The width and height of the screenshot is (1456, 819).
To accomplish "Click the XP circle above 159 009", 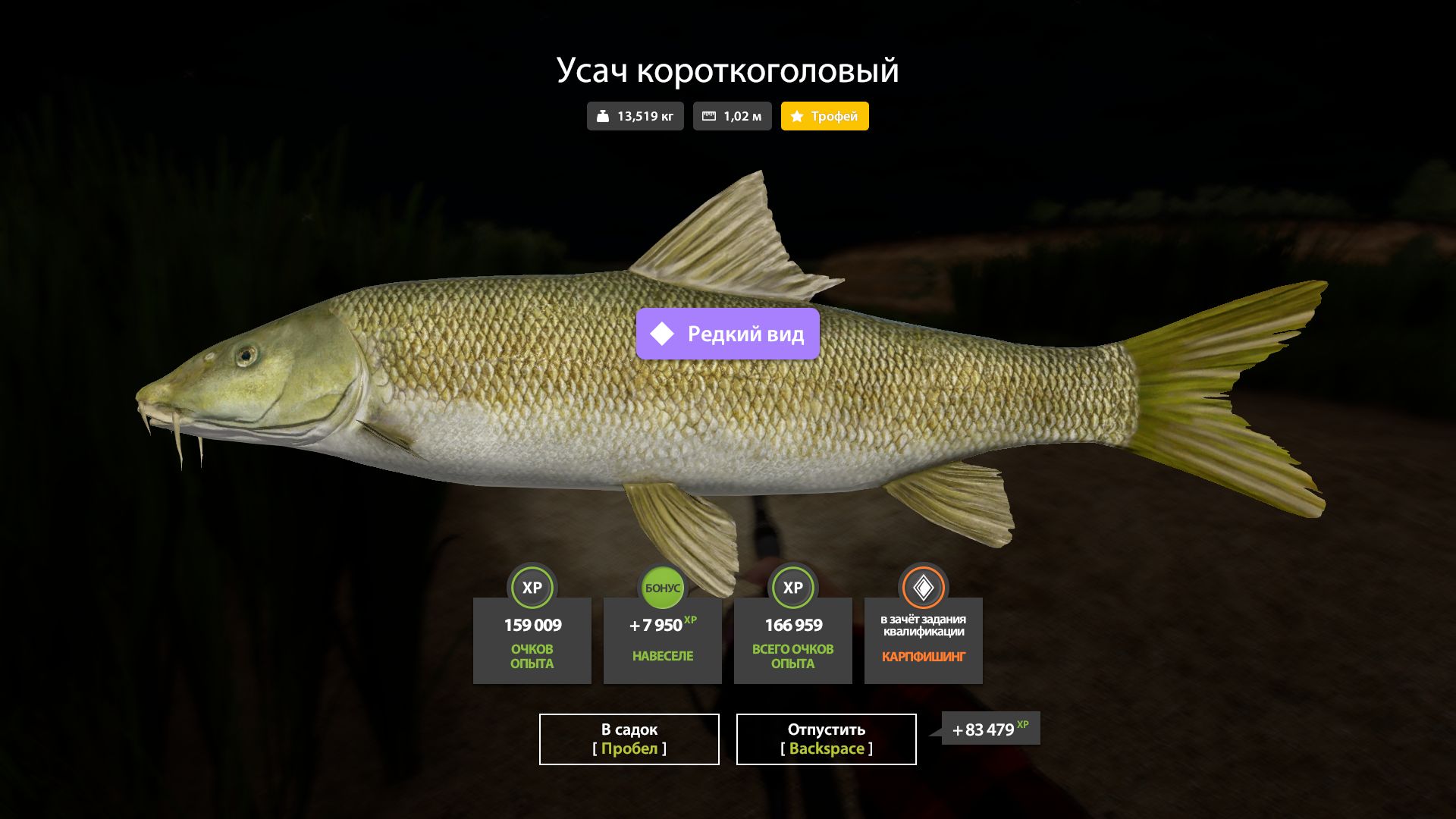I will [532, 588].
